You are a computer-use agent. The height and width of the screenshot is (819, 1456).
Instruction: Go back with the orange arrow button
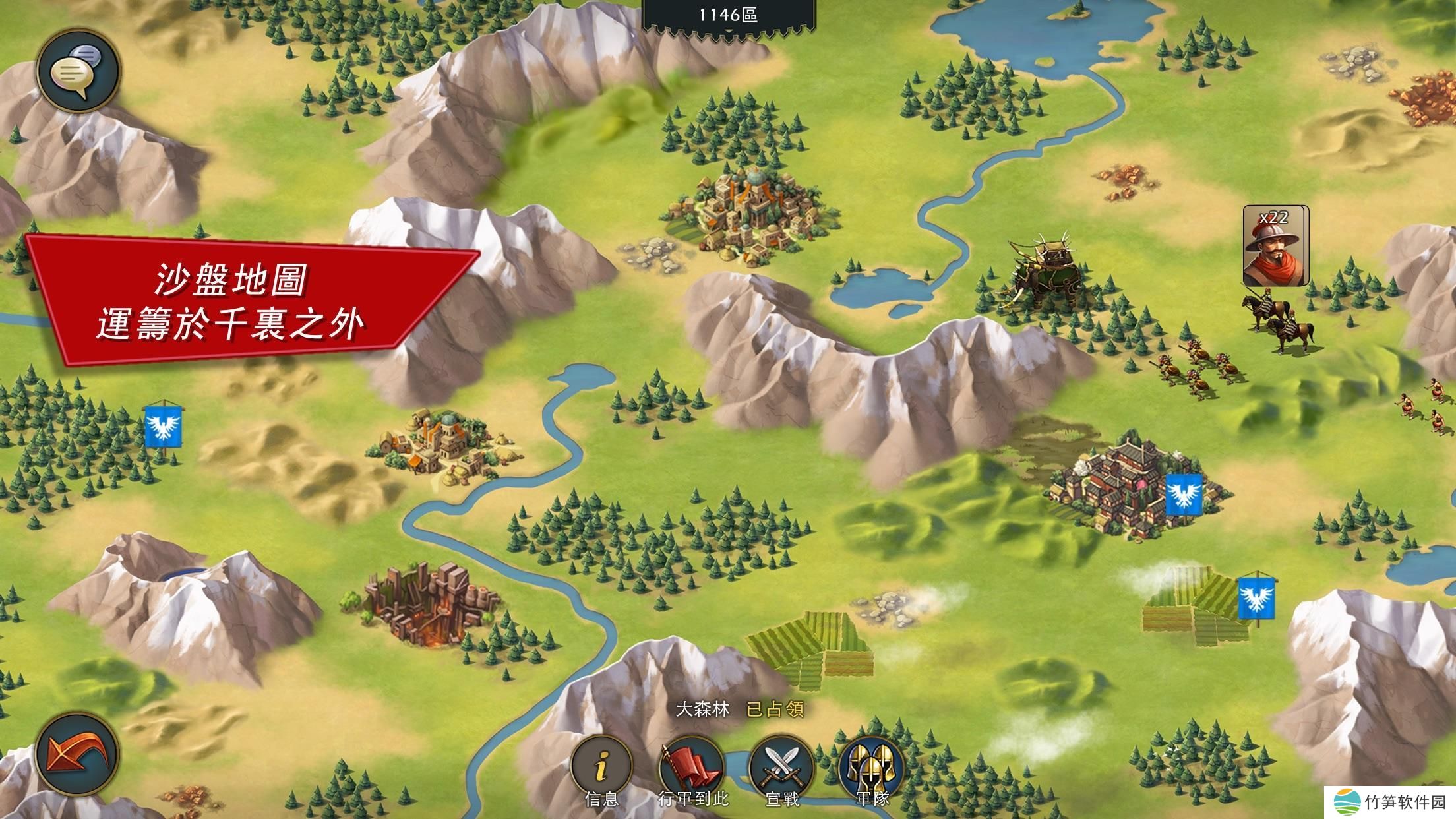(x=77, y=754)
